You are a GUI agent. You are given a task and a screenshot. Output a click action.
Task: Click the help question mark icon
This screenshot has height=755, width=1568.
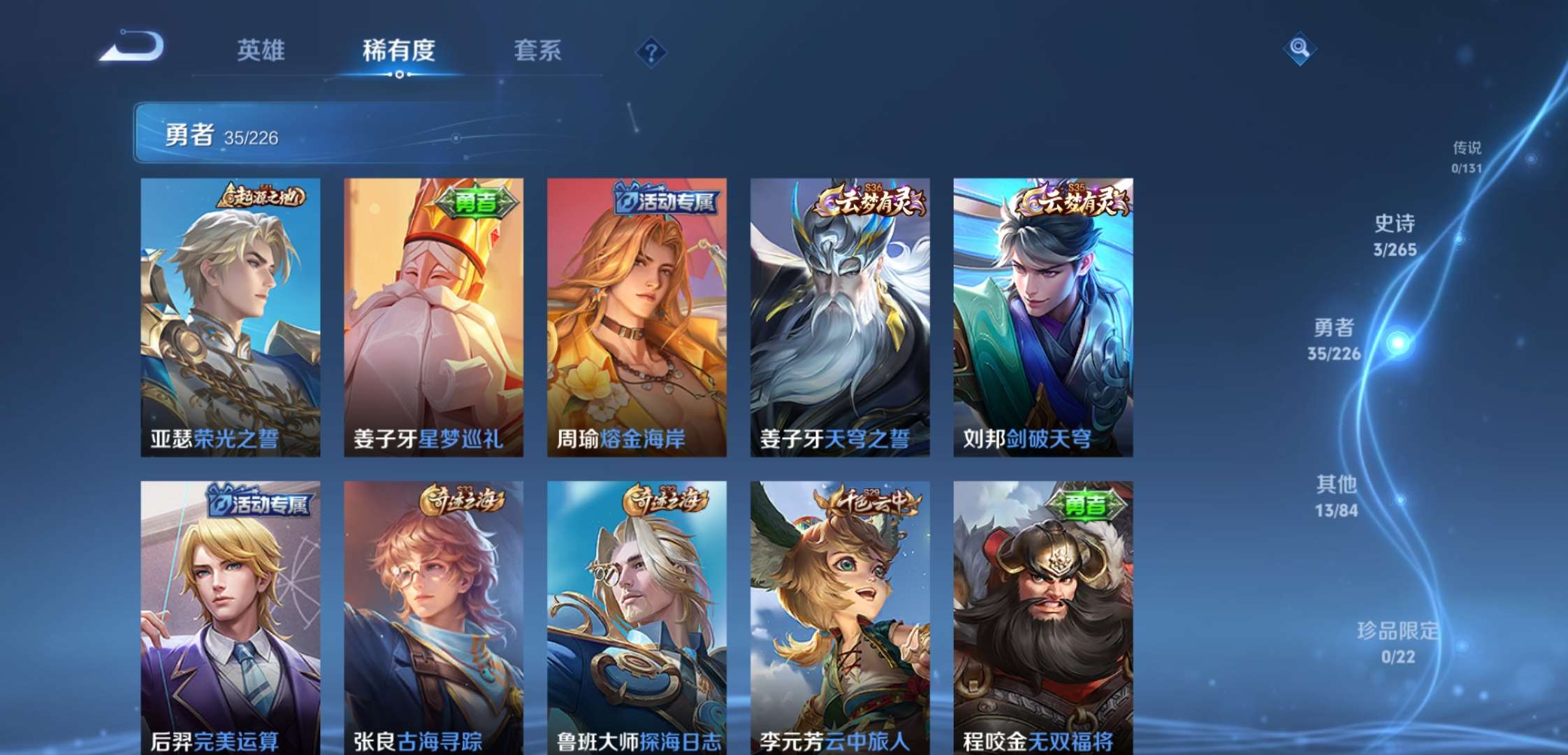tap(650, 52)
